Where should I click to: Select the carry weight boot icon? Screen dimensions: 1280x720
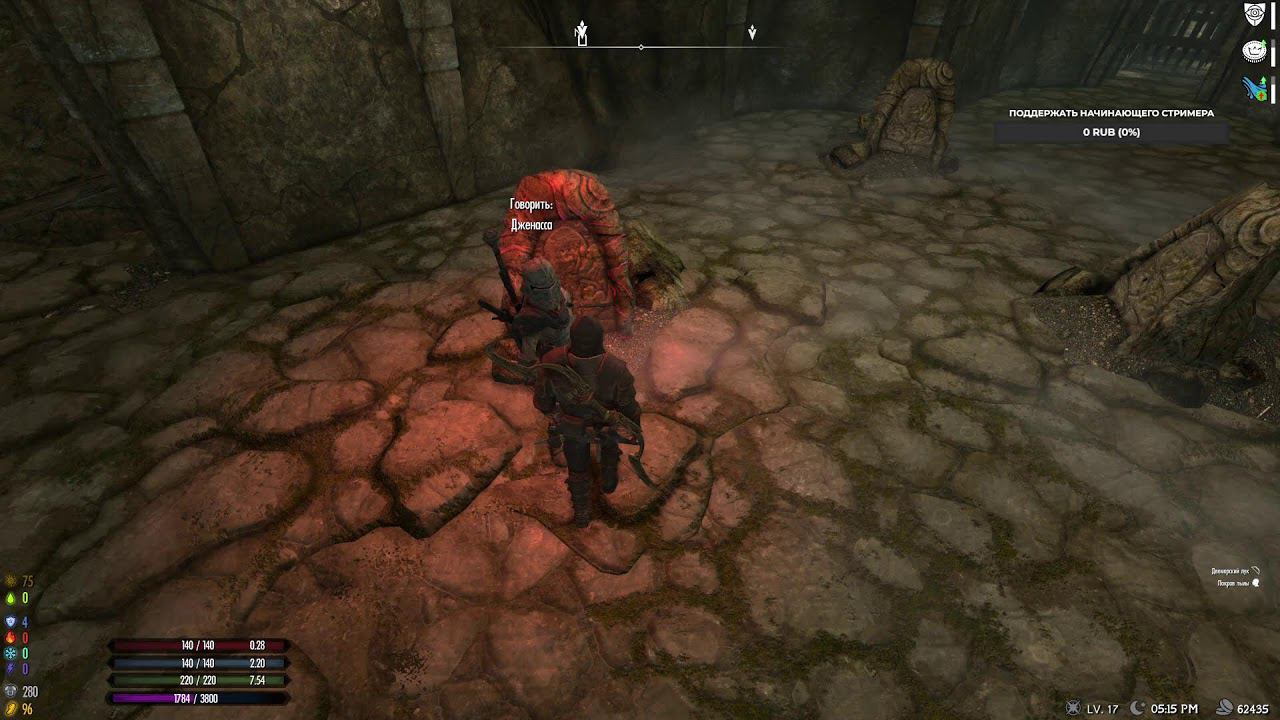tap(10, 707)
